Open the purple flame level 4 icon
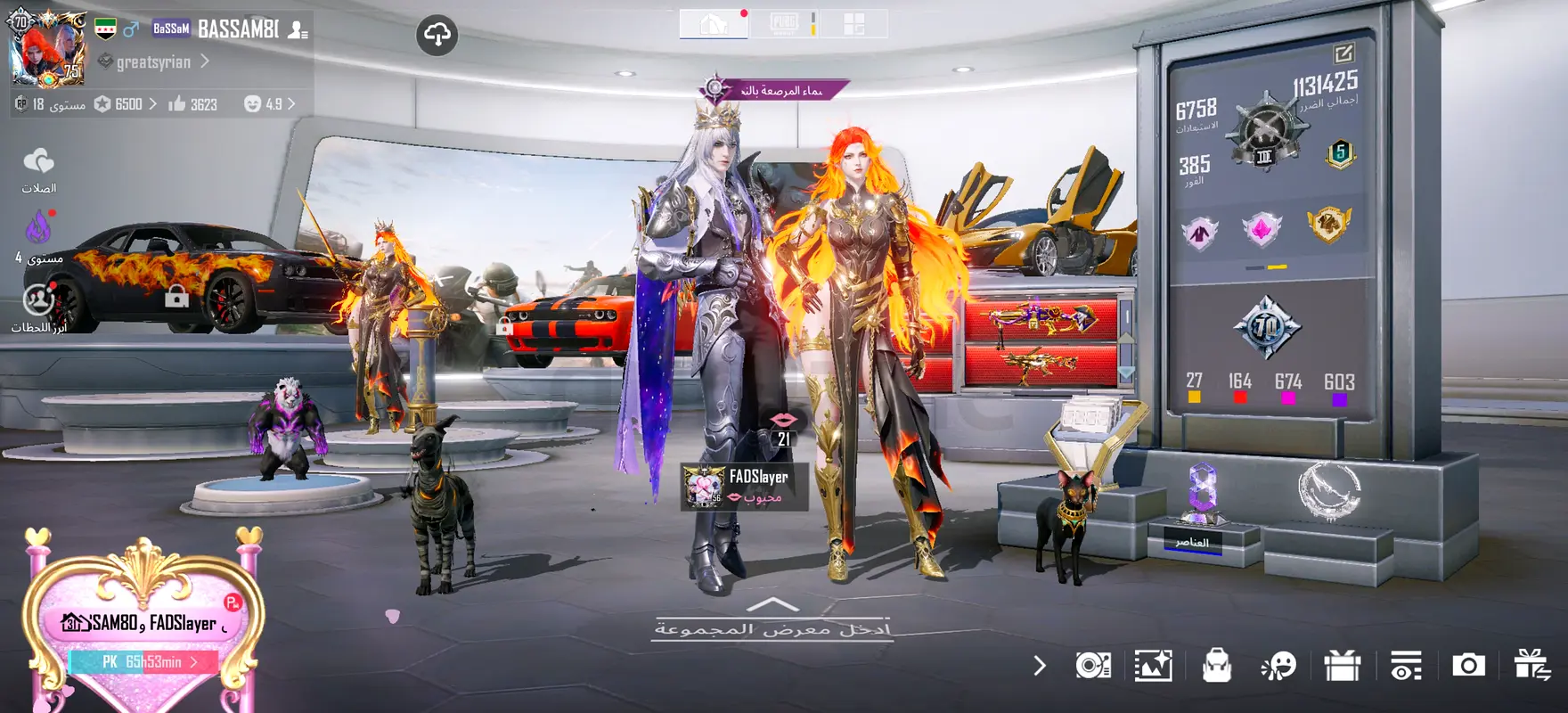This screenshot has width=1568, height=713. click(38, 229)
